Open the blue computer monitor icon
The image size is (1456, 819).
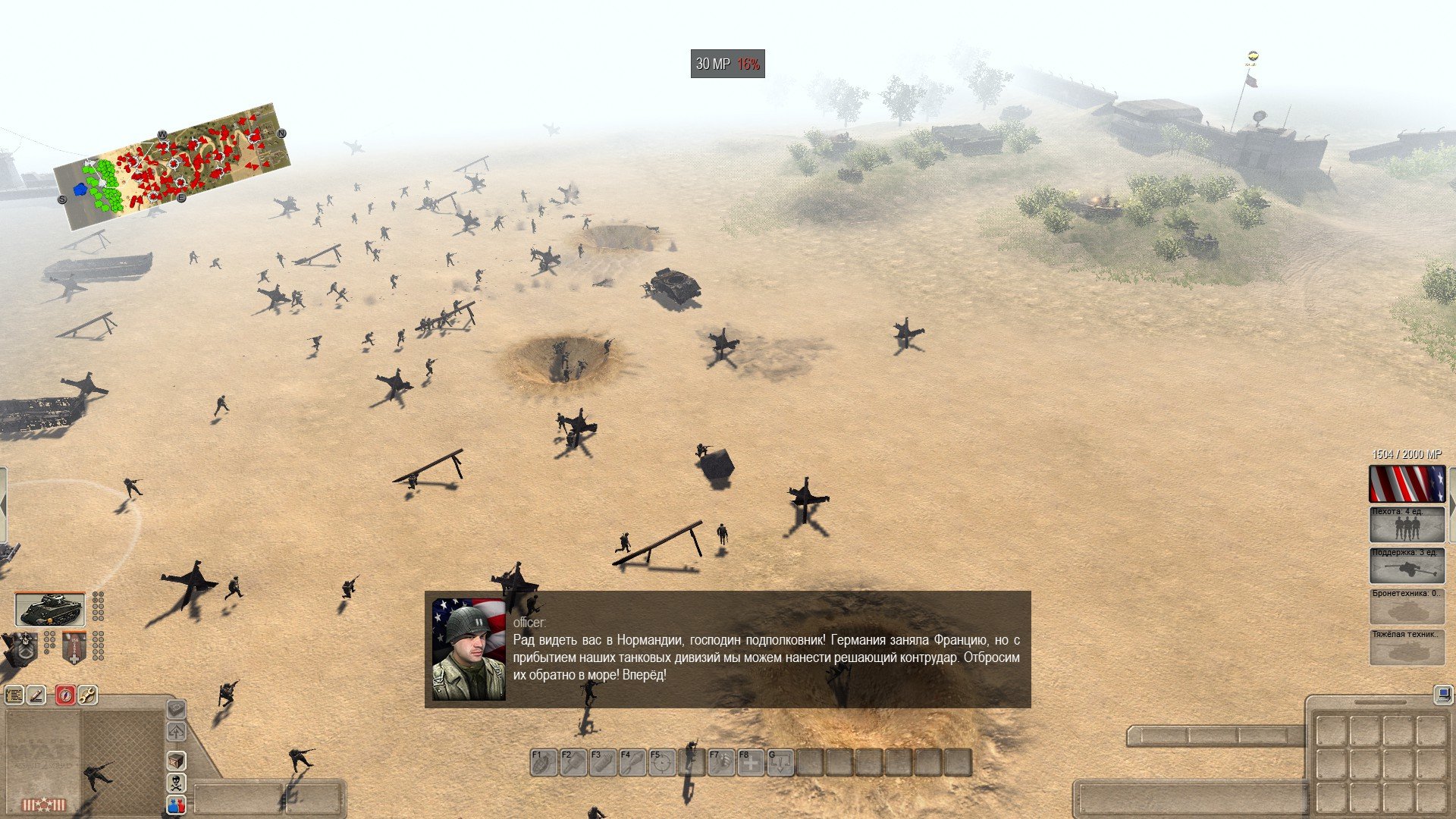pyautogui.click(x=1442, y=694)
